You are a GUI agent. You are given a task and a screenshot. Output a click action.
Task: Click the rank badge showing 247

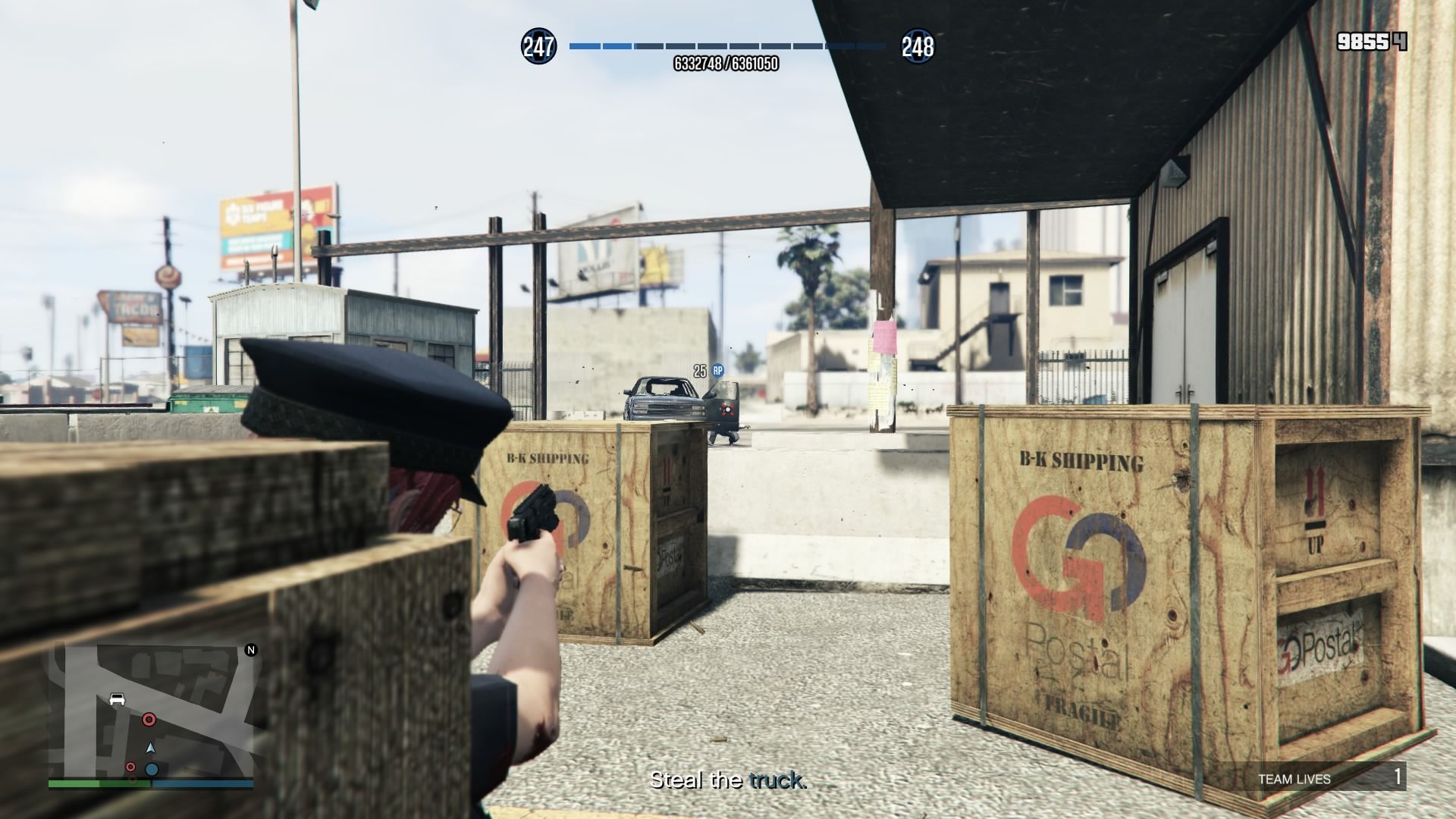[x=538, y=47]
